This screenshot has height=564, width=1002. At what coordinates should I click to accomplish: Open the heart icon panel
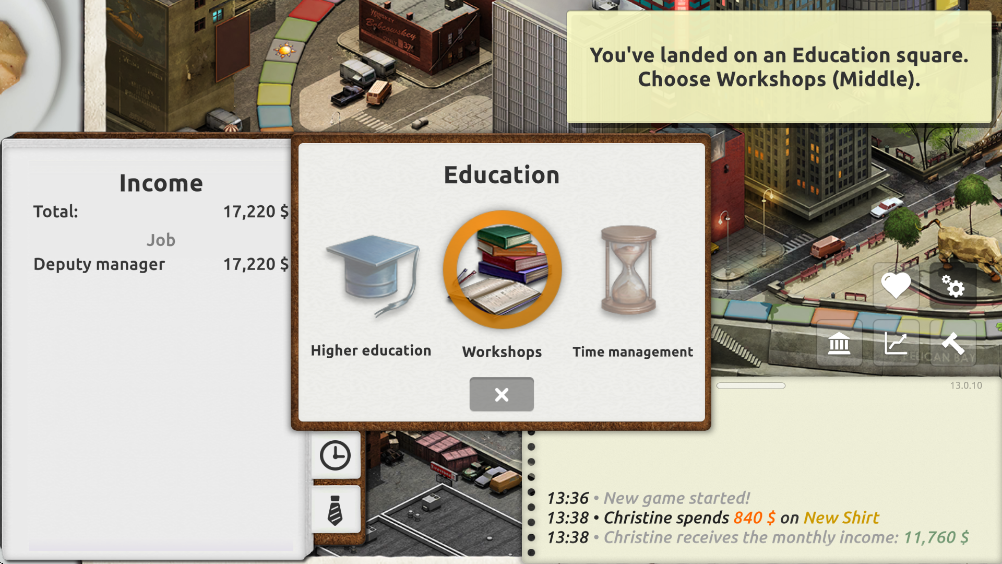coord(896,287)
